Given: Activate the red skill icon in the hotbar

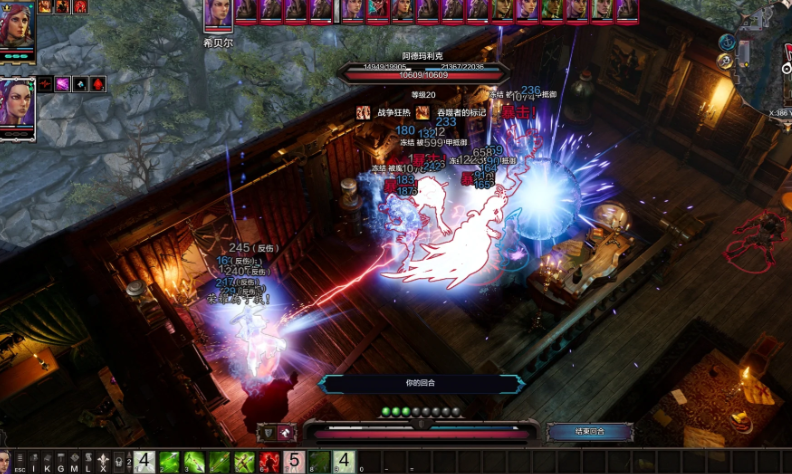Looking at the screenshot, I should tap(269, 462).
